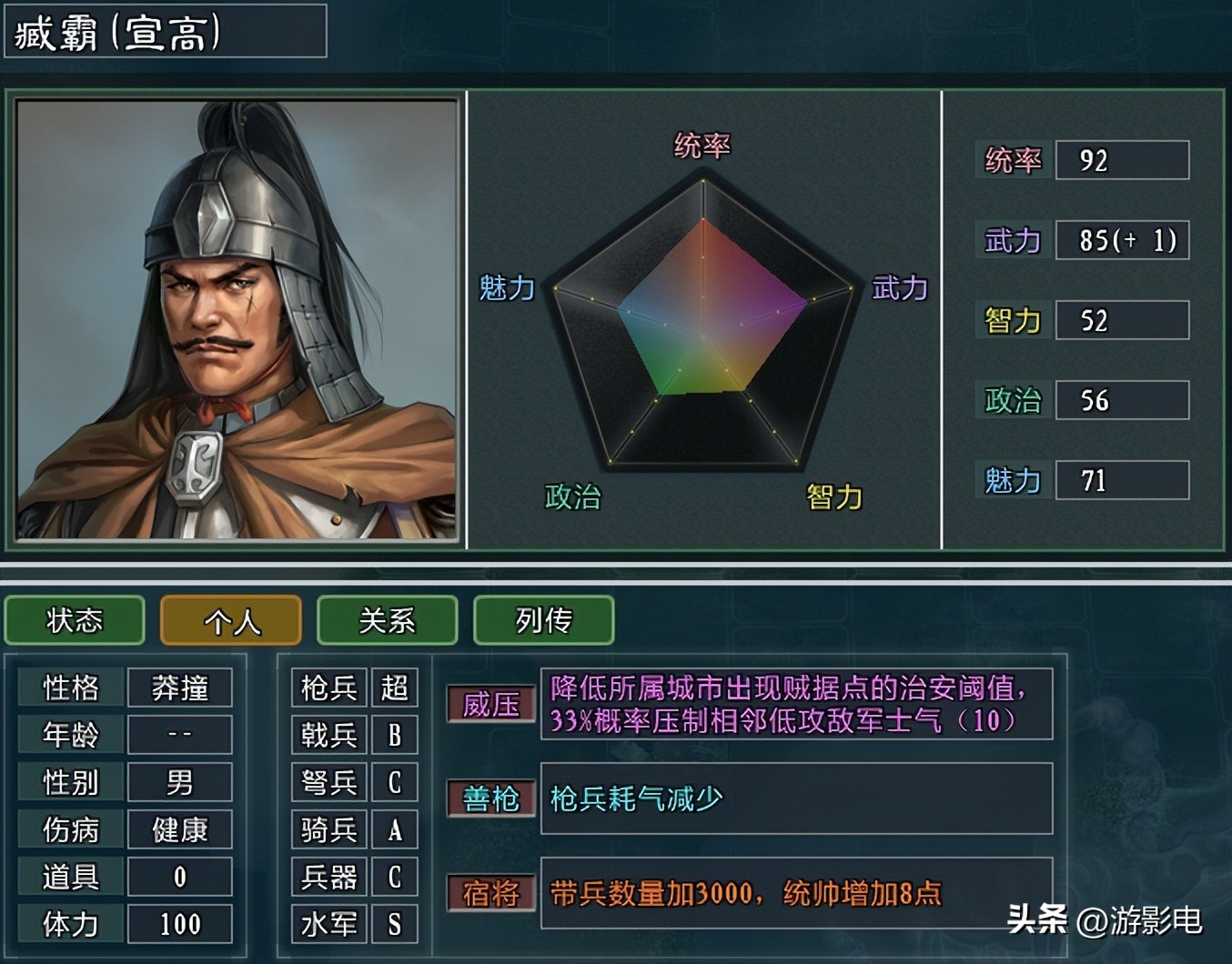Image resolution: width=1232 pixels, height=964 pixels.
Task: Click the 武力 85 stat value
Action: 1122,240
